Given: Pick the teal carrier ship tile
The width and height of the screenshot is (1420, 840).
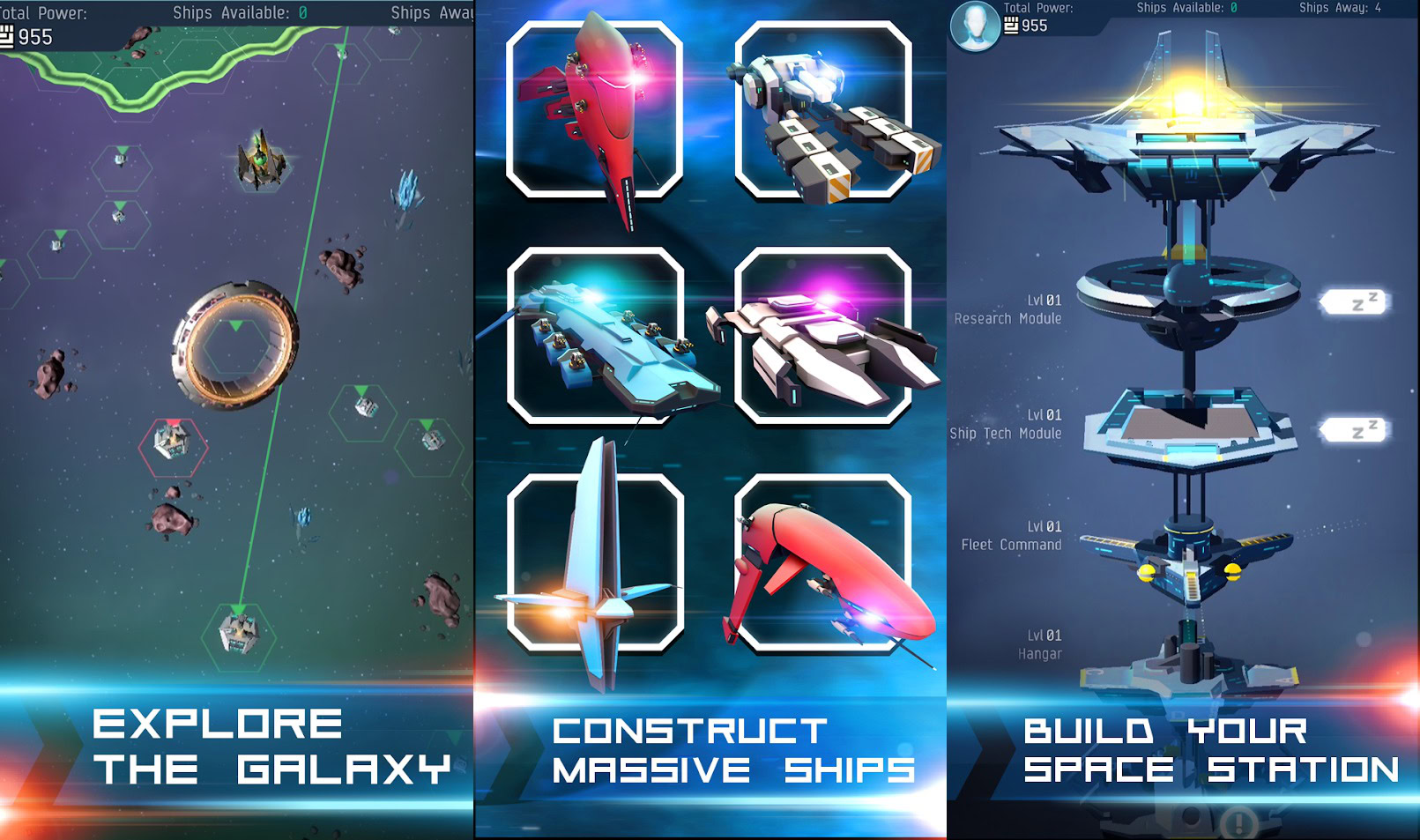Looking at the screenshot, I should (x=596, y=336).
